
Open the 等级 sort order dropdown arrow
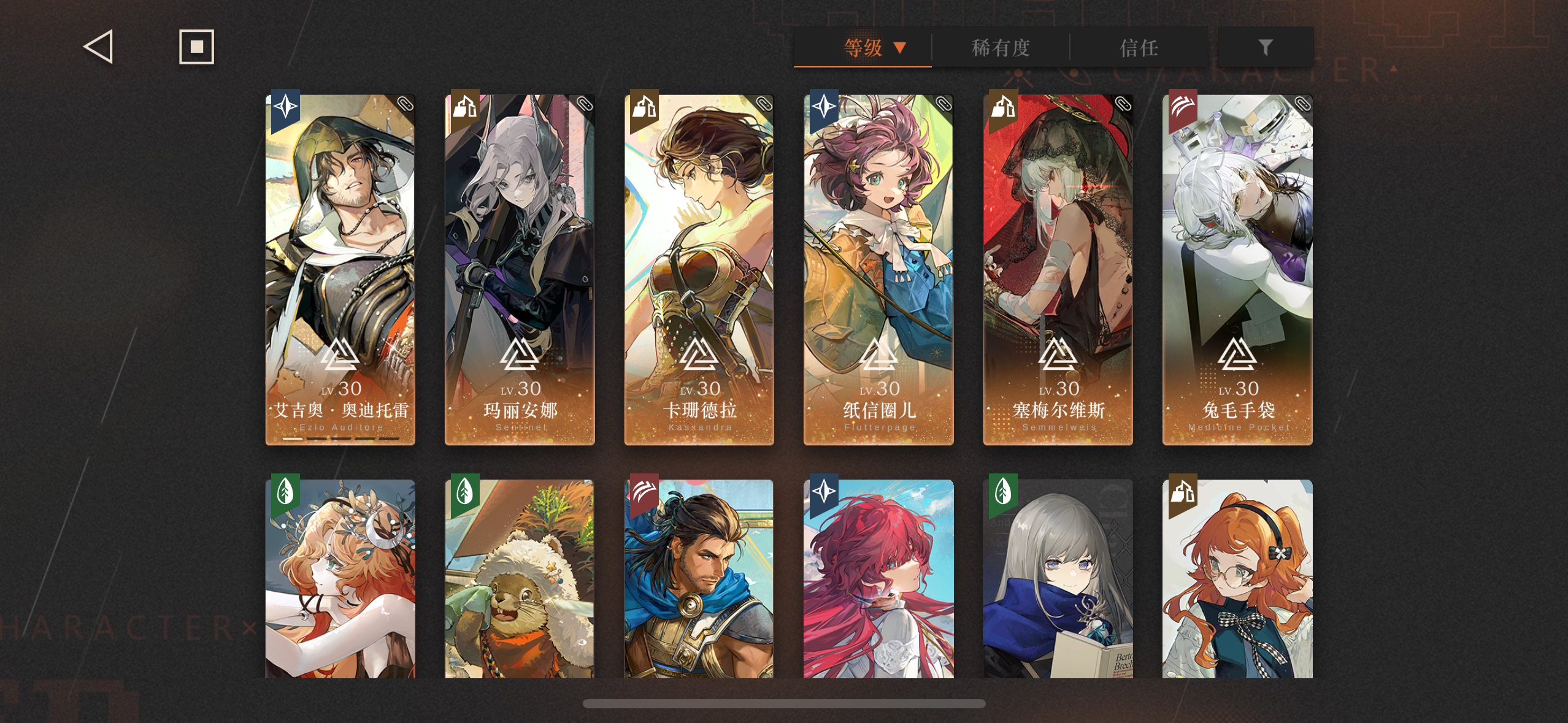tap(900, 48)
